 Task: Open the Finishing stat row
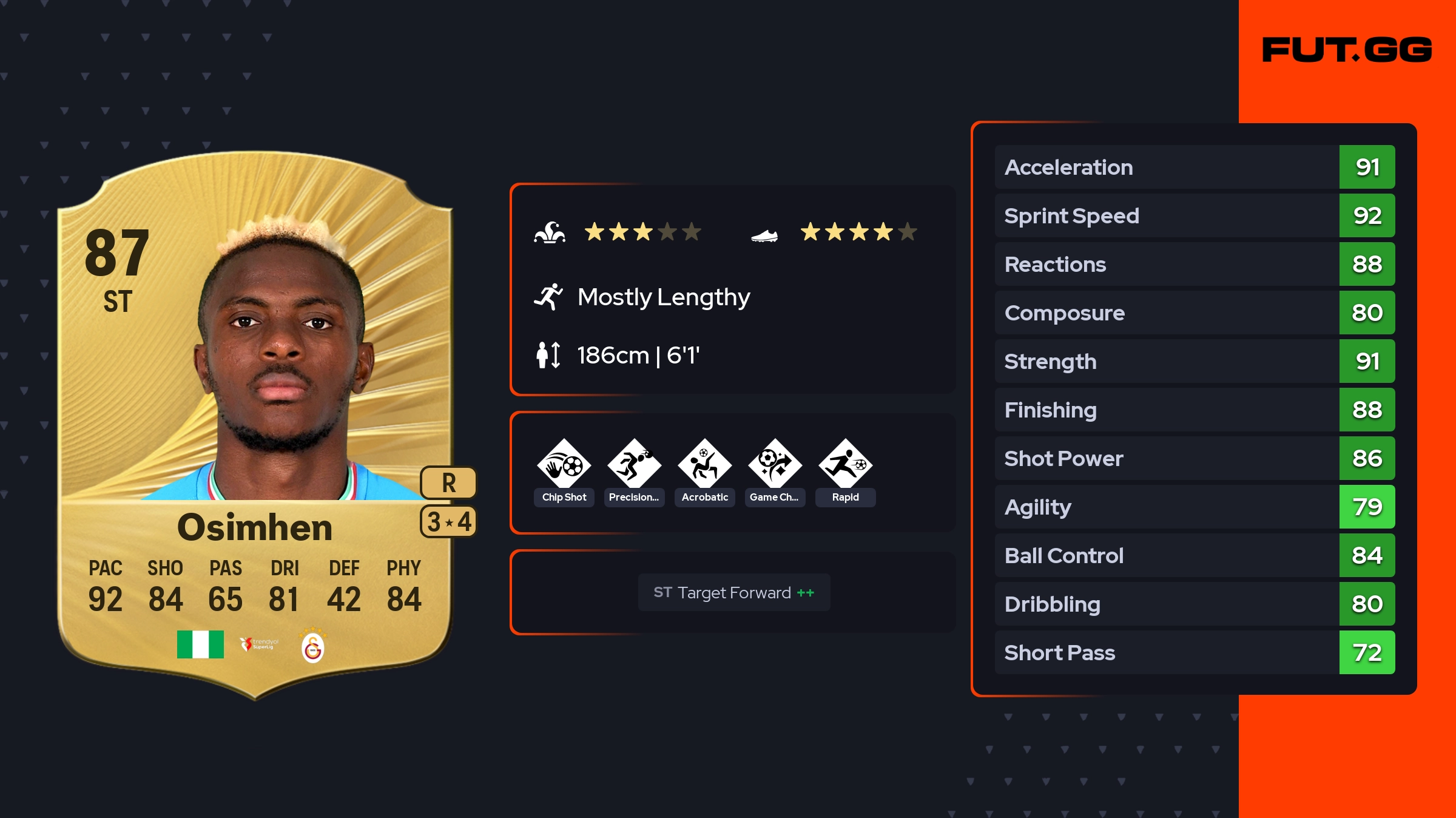(1194, 410)
